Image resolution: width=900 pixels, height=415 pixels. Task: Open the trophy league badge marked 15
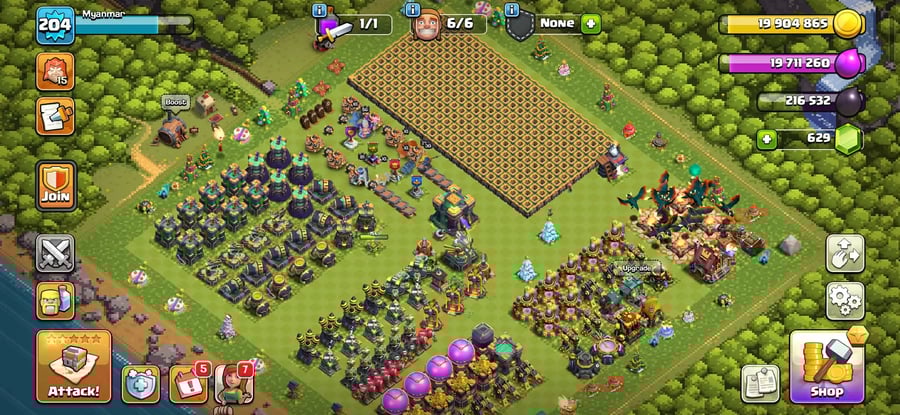click(55, 71)
